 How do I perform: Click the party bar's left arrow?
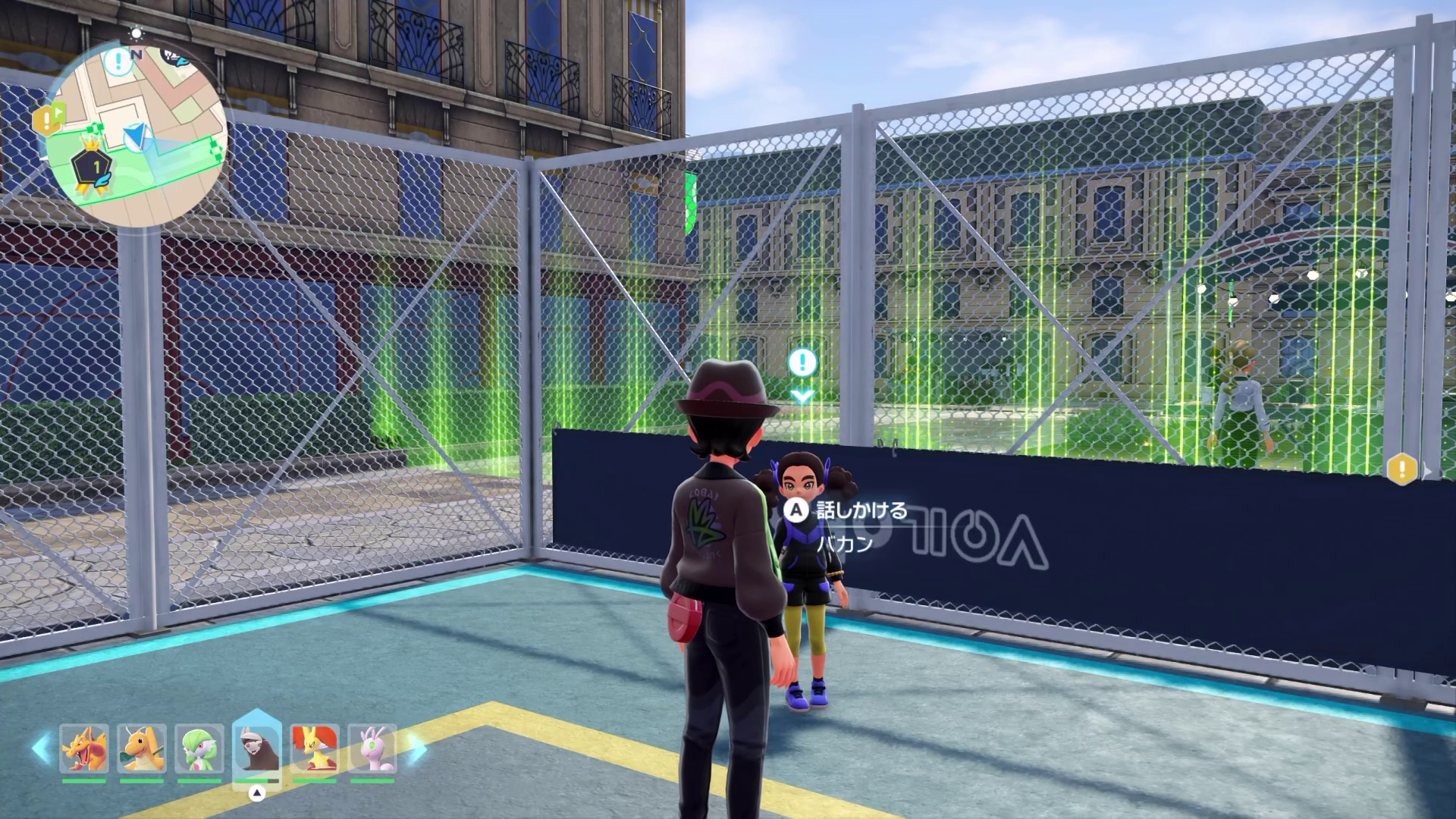tap(41, 748)
